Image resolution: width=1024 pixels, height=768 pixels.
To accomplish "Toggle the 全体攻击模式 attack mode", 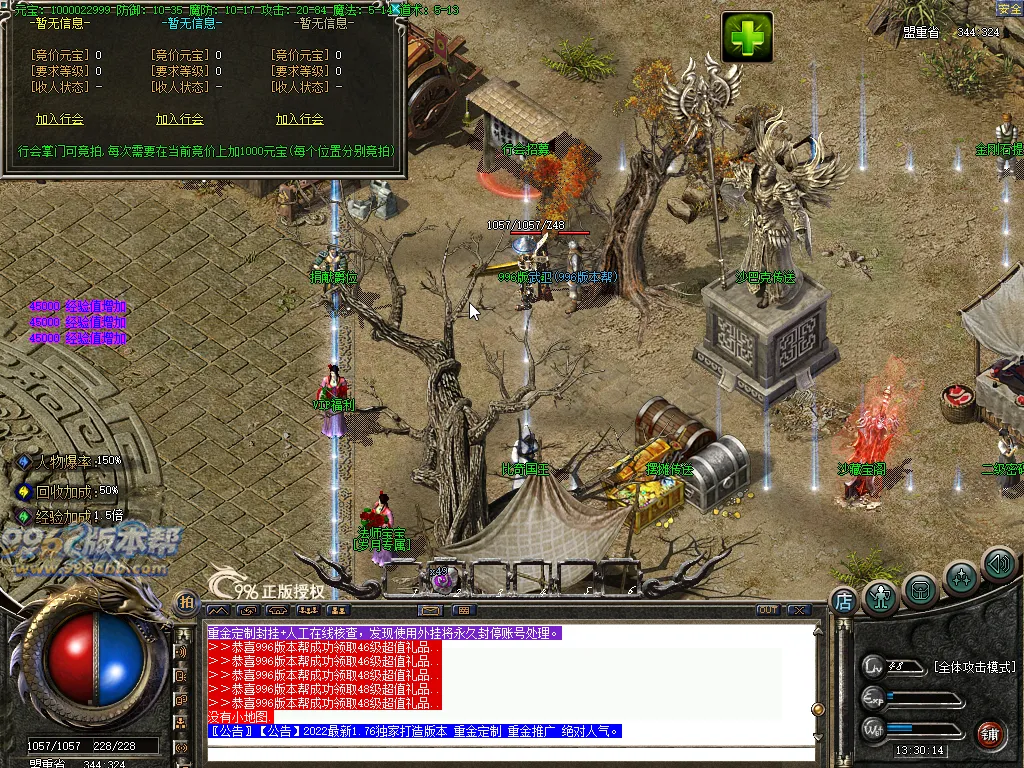I will pyautogui.click(x=973, y=667).
